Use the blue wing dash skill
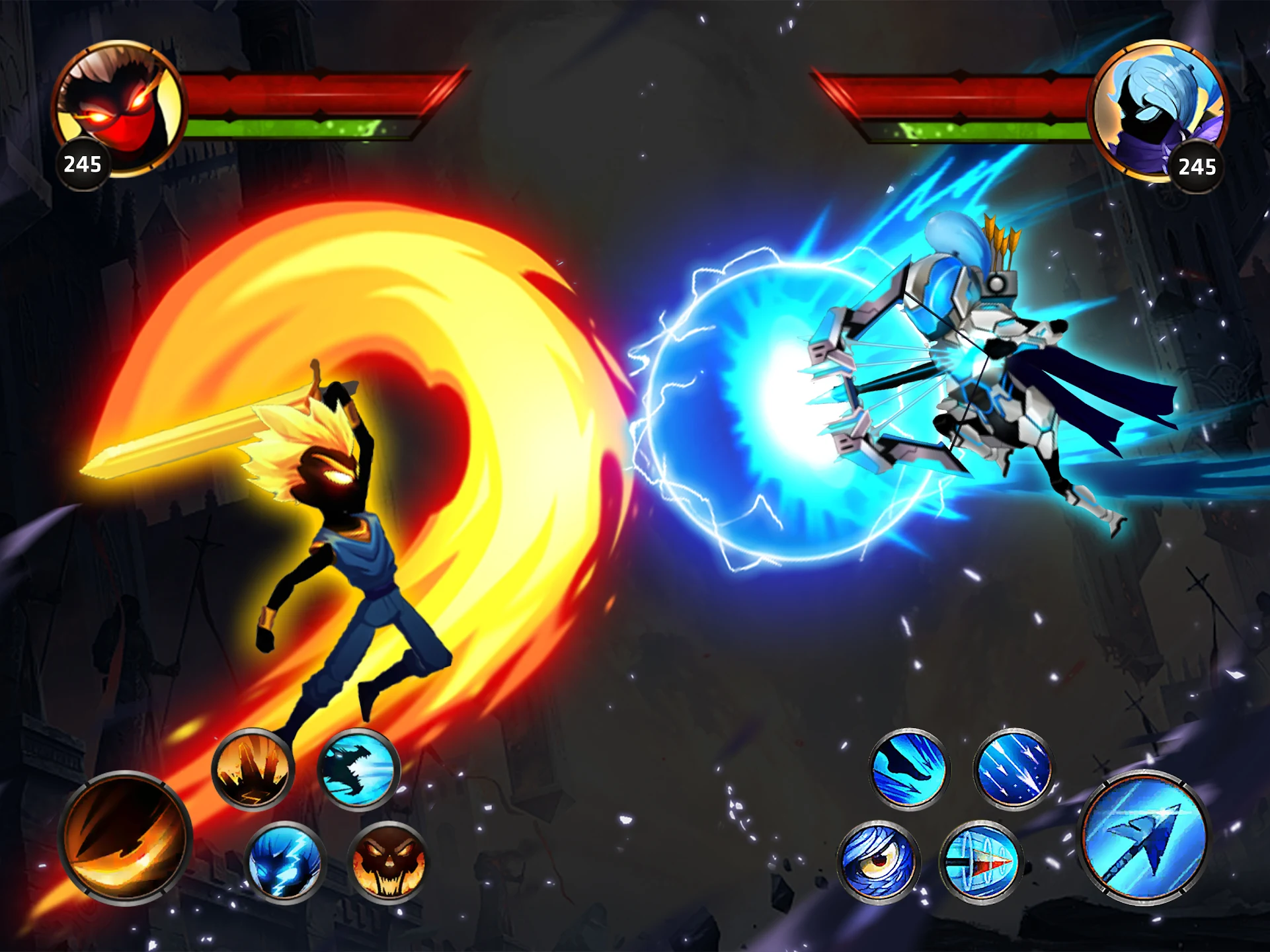The image size is (1270, 952). click(x=908, y=769)
